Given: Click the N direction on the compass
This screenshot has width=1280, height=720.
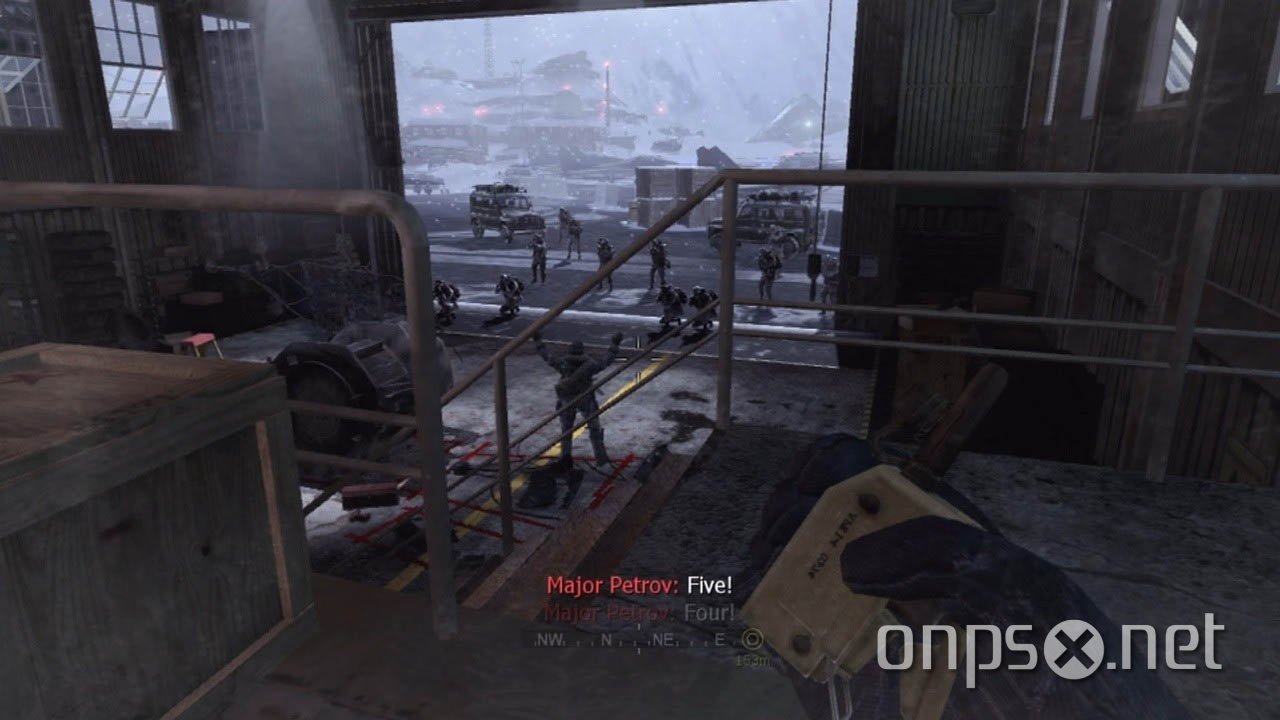Looking at the screenshot, I should pyautogui.click(x=607, y=640).
